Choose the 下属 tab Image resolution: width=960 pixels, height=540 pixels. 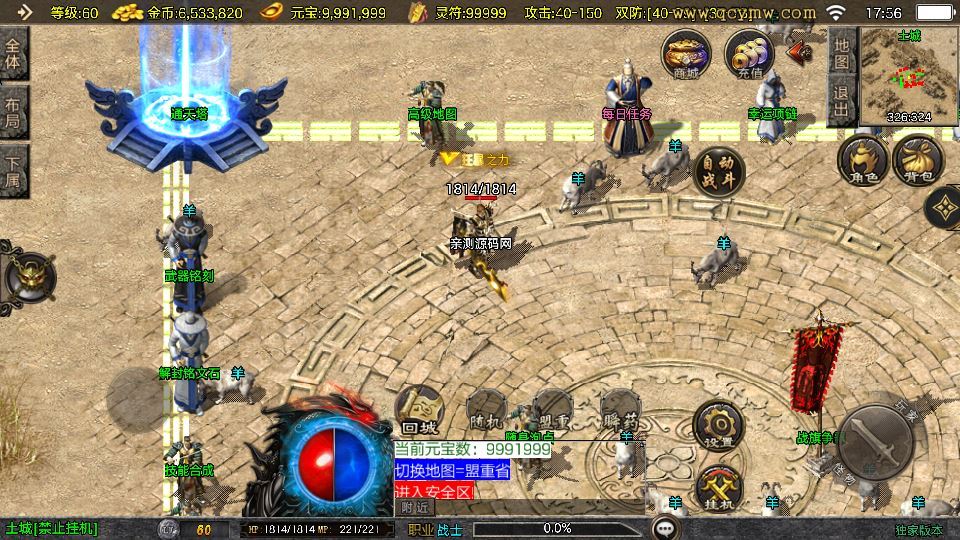point(13,170)
